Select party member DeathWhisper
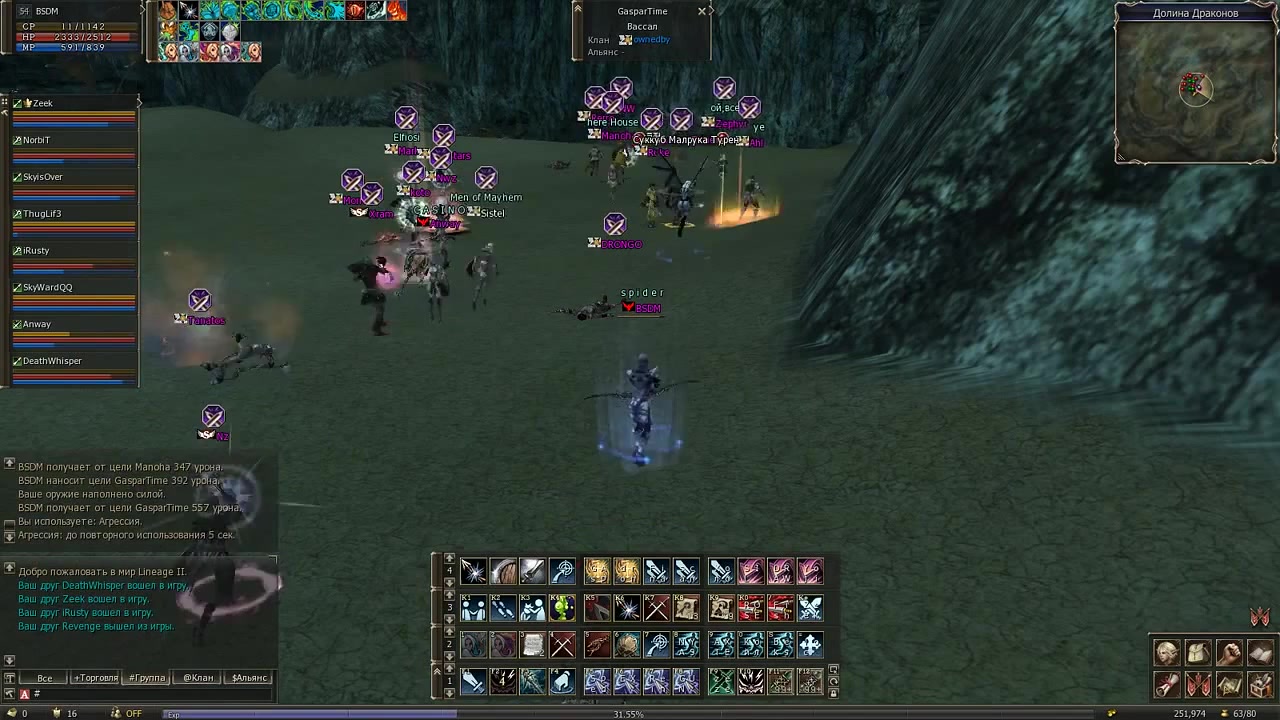The image size is (1280, 720). click(52, 361)
